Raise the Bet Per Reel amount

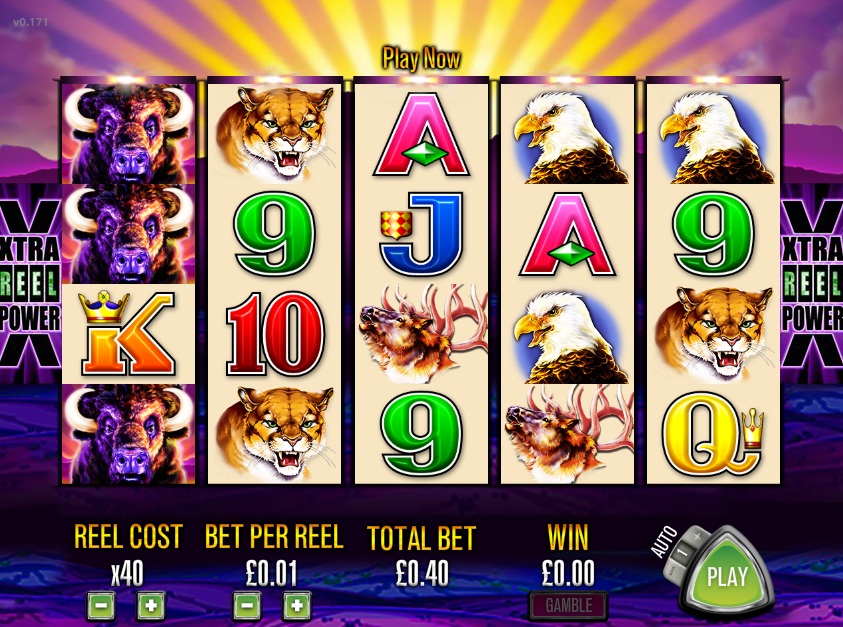click(x=296, y=605)
